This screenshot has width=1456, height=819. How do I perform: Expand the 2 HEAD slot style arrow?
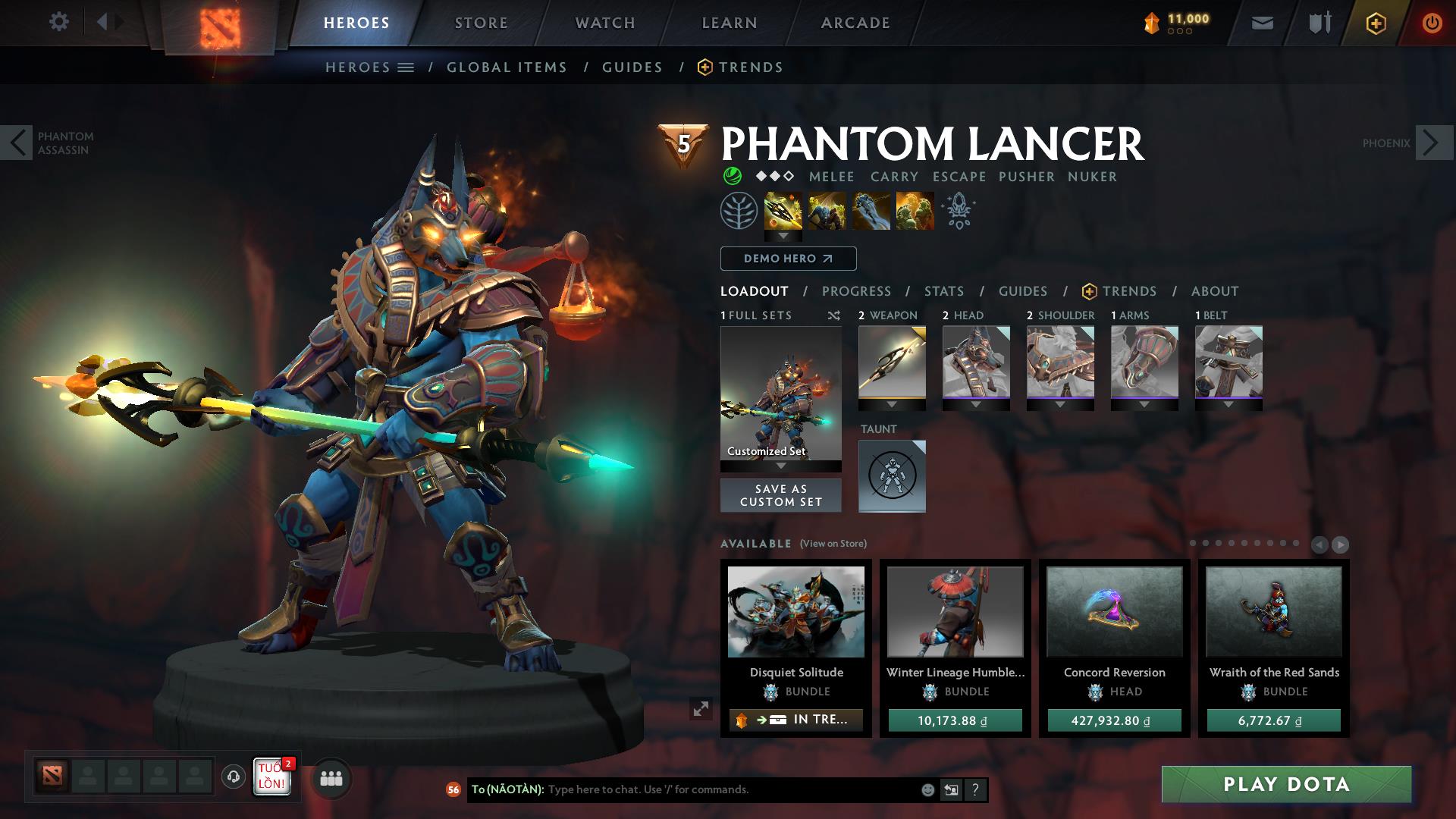pos(976,404)
